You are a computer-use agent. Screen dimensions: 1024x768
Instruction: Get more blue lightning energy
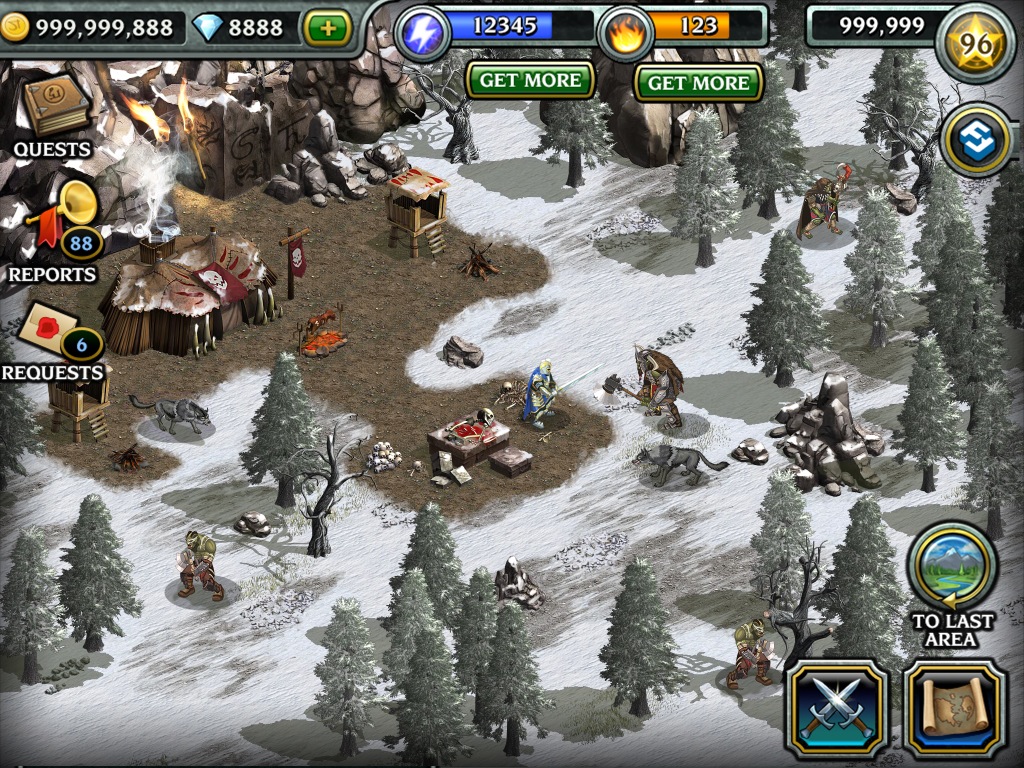pyautogui.click(x=529, y=81)
